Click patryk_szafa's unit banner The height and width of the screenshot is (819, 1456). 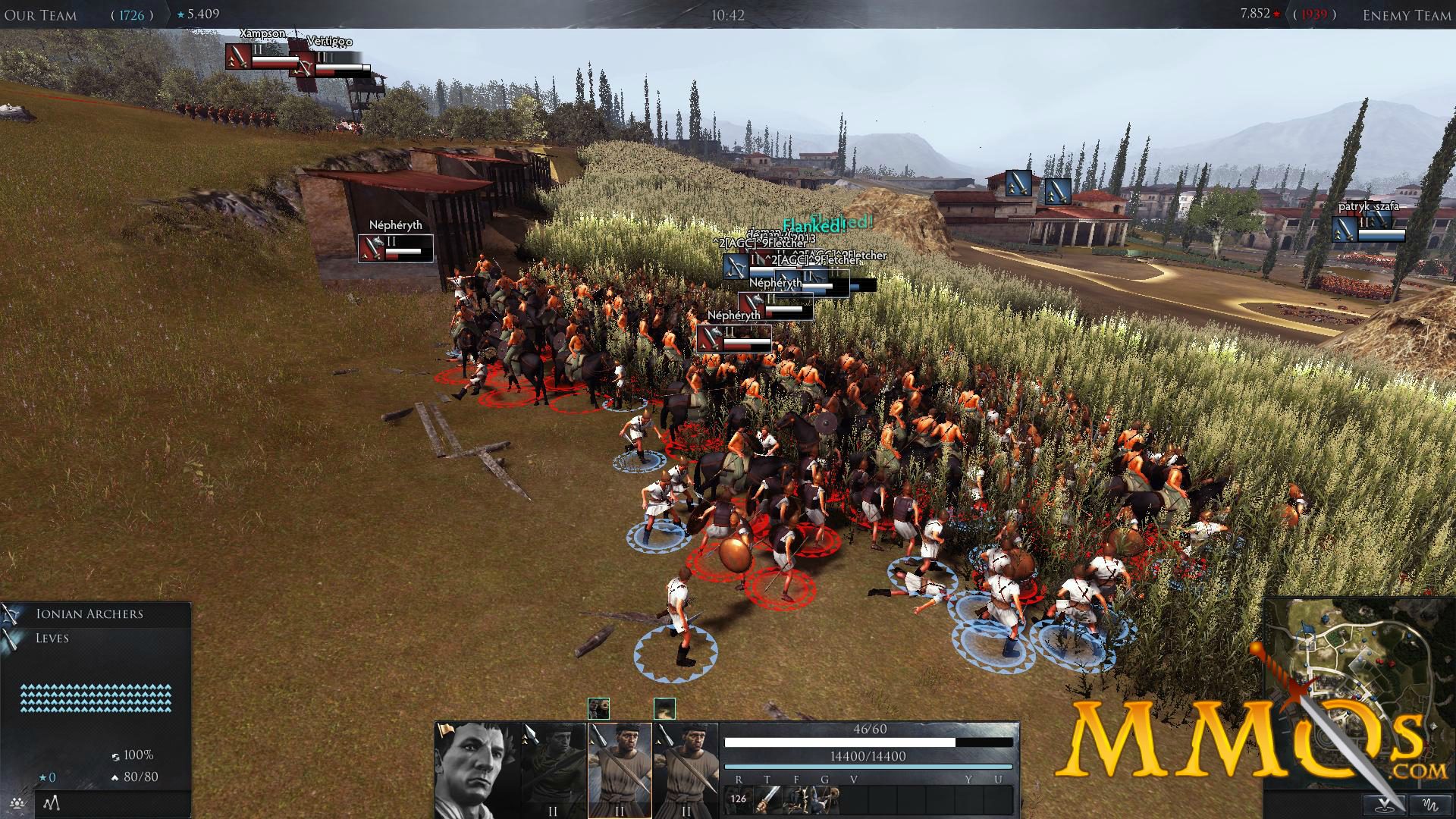pyautogui.click(x=1368, y=229)
